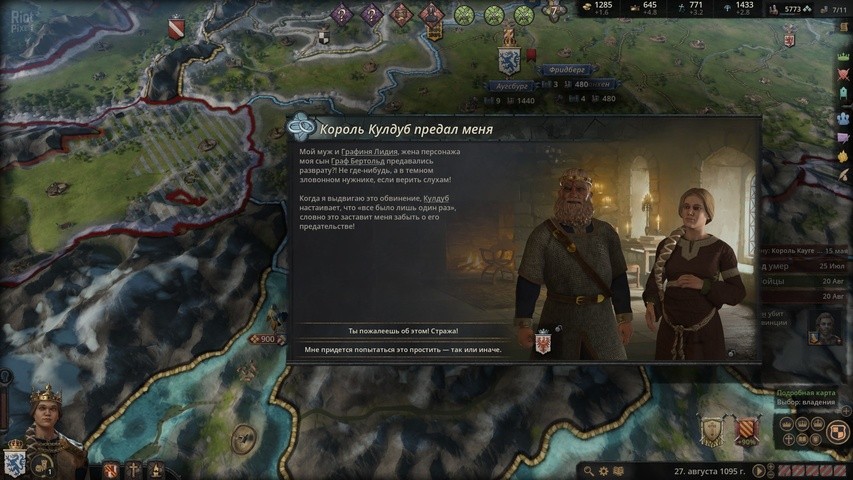This screenshot has height=480, width=853.
Task: Click the raised army banner shield
Action: tap(712, 431)
